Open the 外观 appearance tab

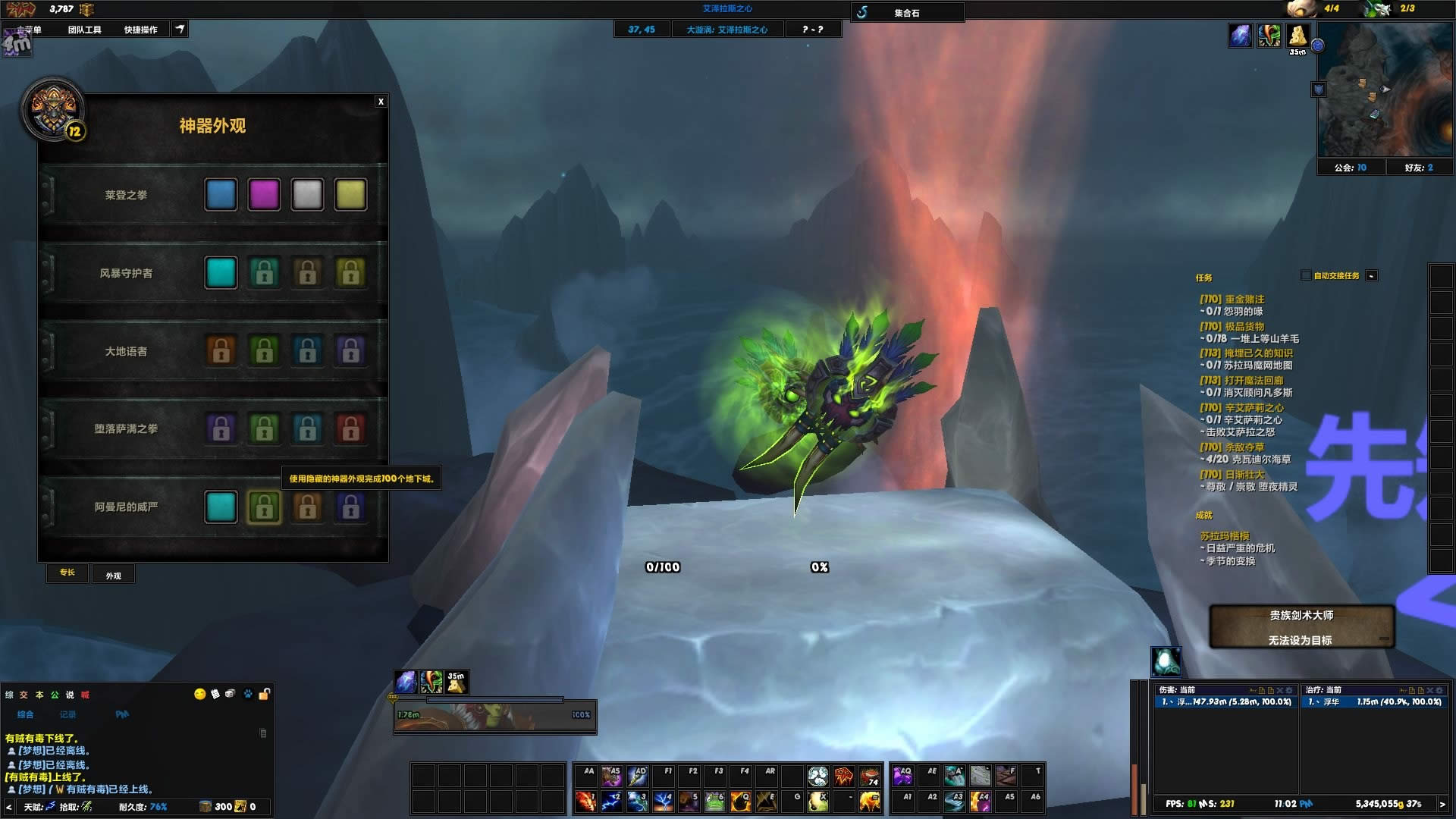[114, 576]
